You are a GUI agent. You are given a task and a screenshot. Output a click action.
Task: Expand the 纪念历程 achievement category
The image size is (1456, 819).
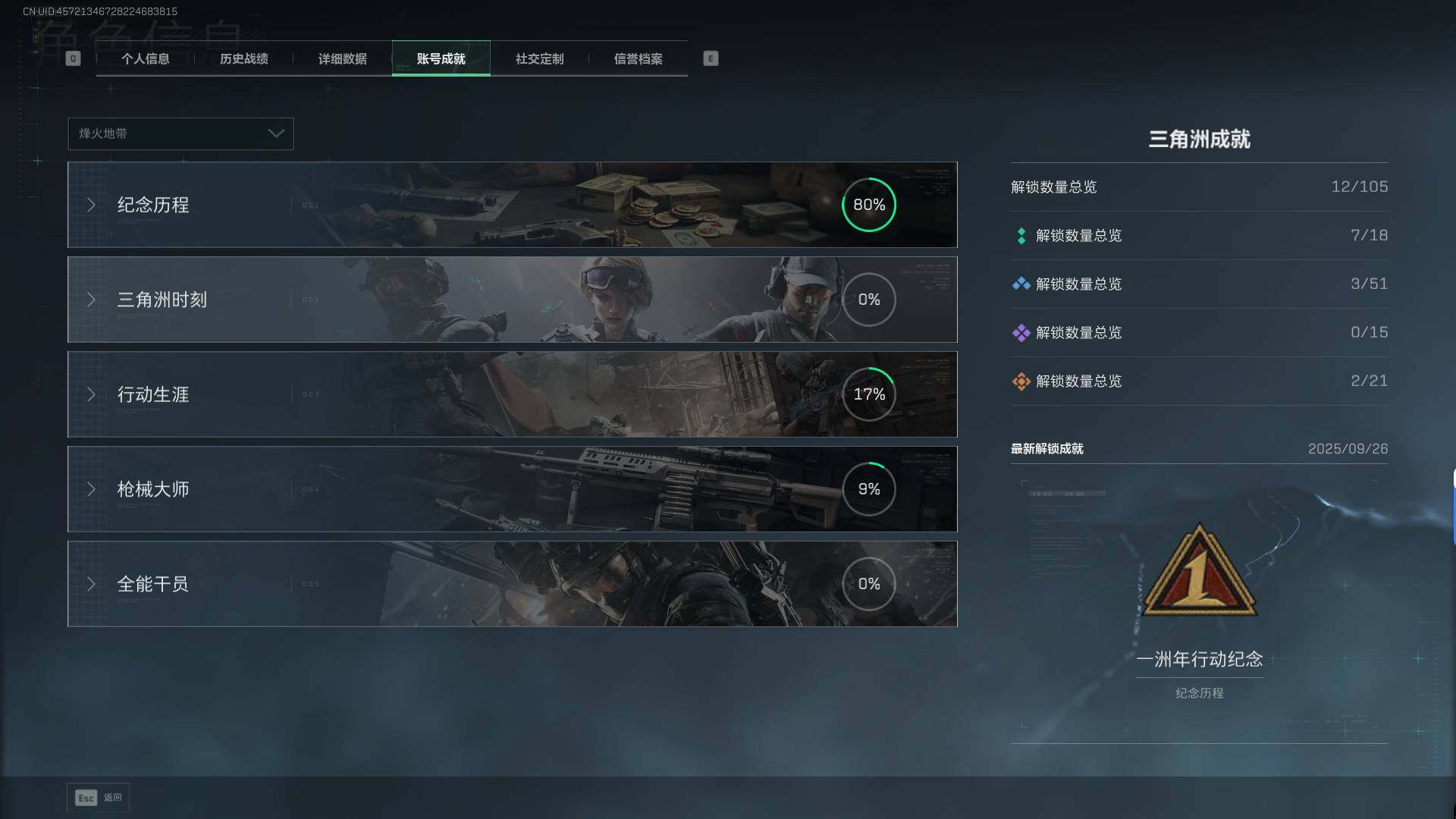coord(512,205)
